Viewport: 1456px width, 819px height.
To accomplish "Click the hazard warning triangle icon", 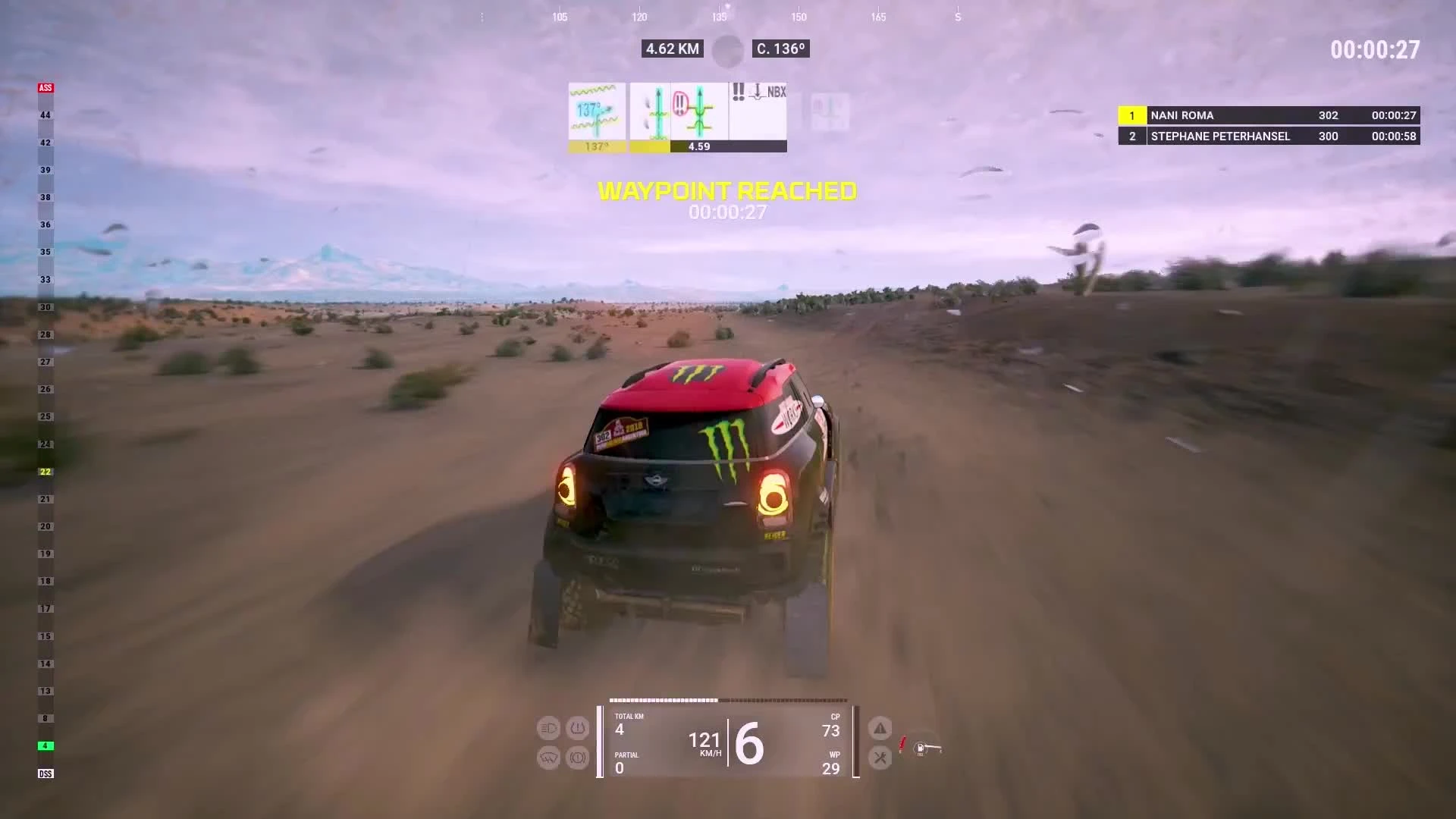I will coord(880,728).
